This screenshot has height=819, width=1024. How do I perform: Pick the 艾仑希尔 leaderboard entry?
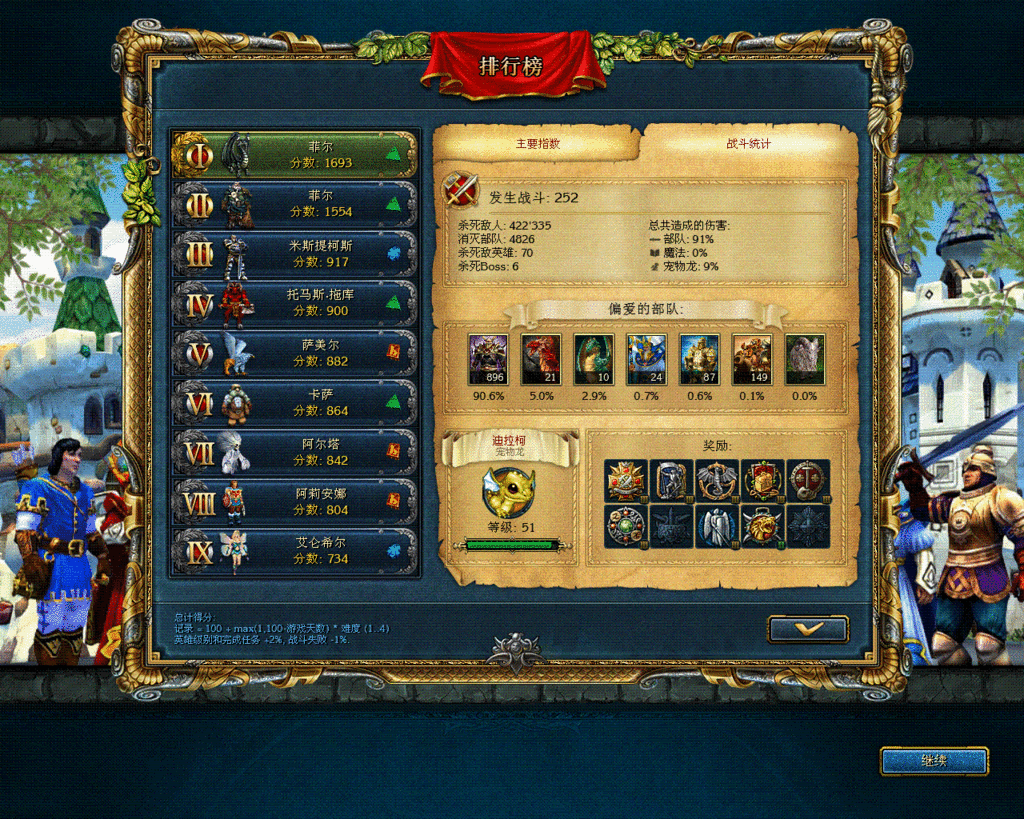pos(296,551)
